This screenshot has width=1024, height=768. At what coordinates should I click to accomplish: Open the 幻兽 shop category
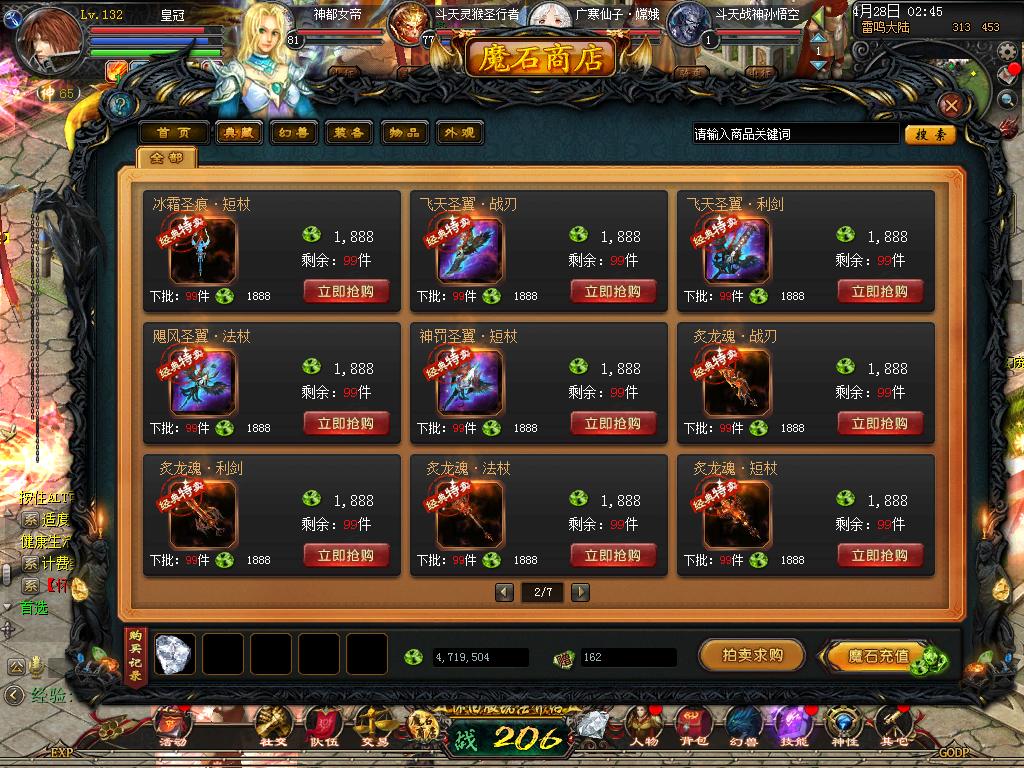coord(293,133)
